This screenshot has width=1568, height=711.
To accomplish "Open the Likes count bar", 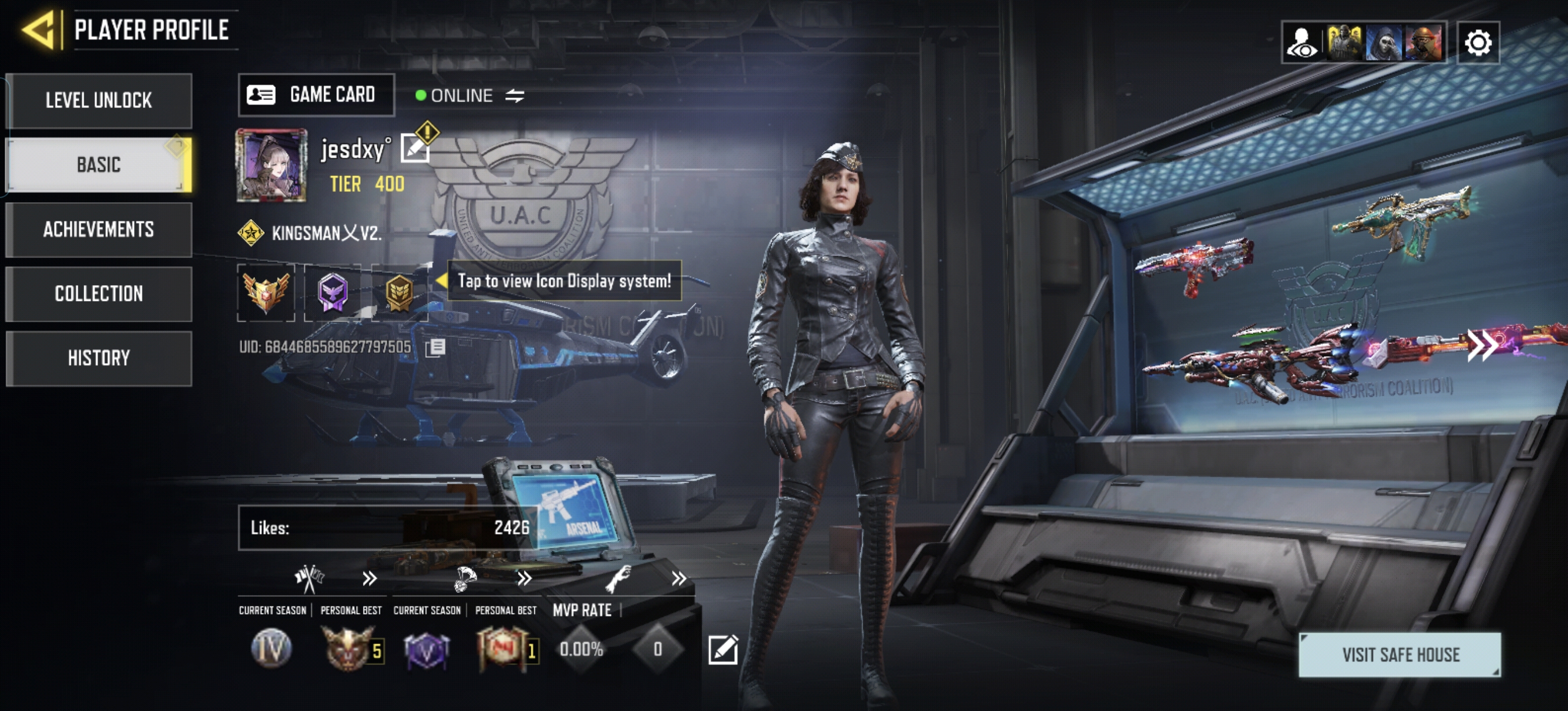I will click(389, 527).
